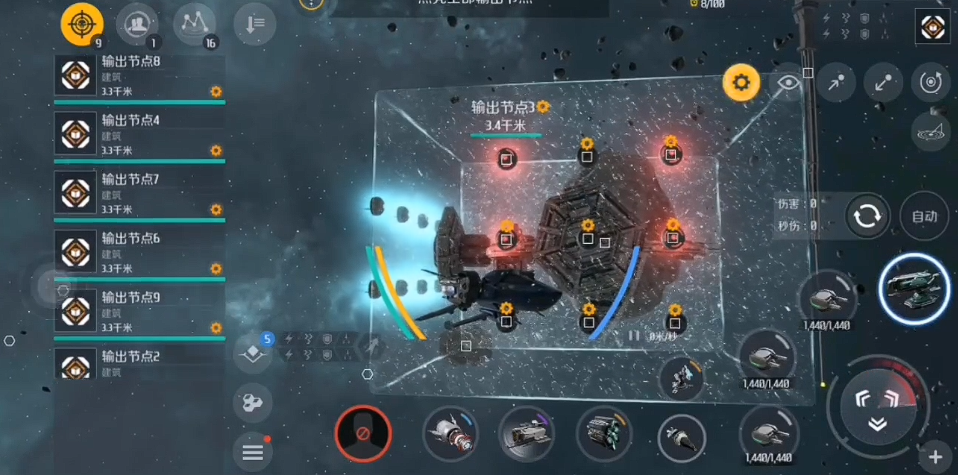Click the orbit target icon
Viewport: 958px width, 475px height.
point(931,82)
